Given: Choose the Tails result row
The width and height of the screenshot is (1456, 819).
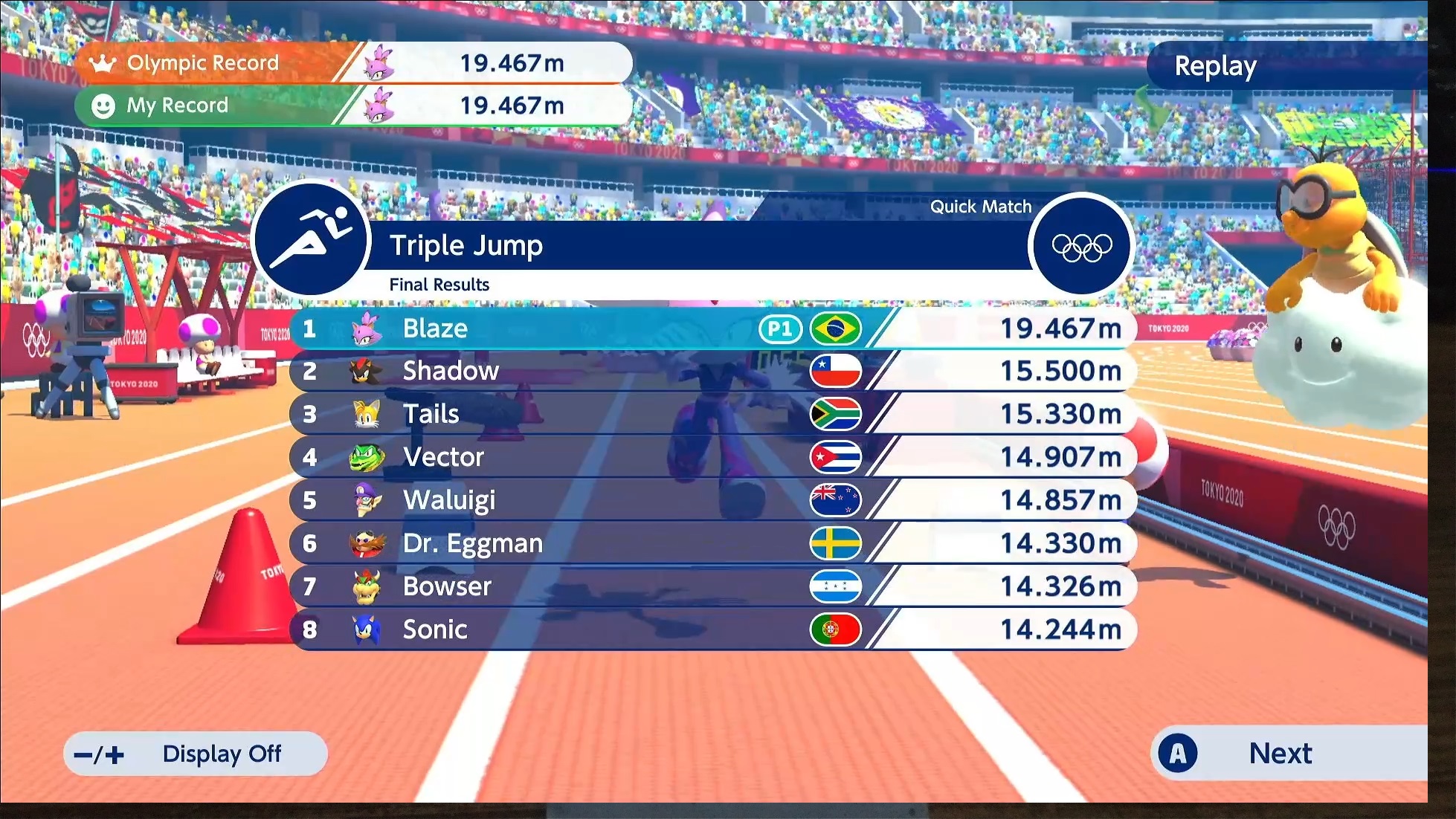Looking at the screenshot, I should (712, 414).
